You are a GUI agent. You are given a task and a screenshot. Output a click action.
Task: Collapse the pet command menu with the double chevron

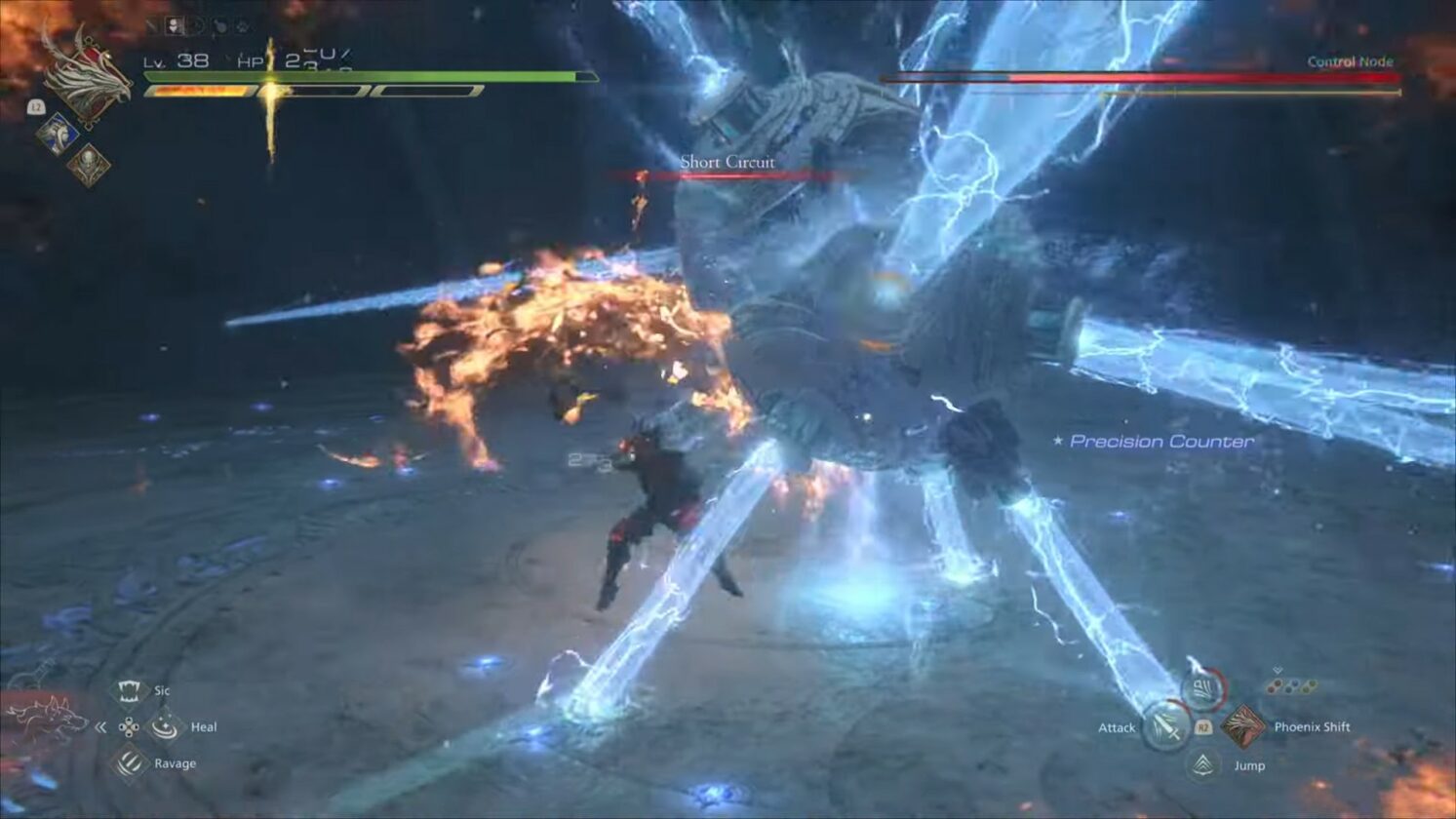100,727
